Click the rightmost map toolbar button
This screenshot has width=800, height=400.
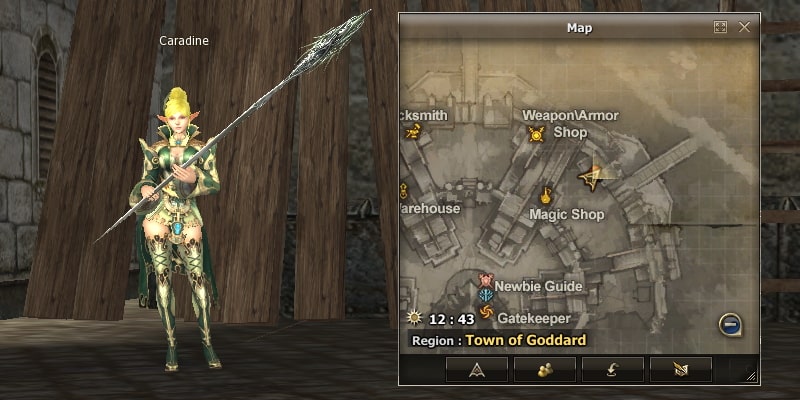point(681,369)
